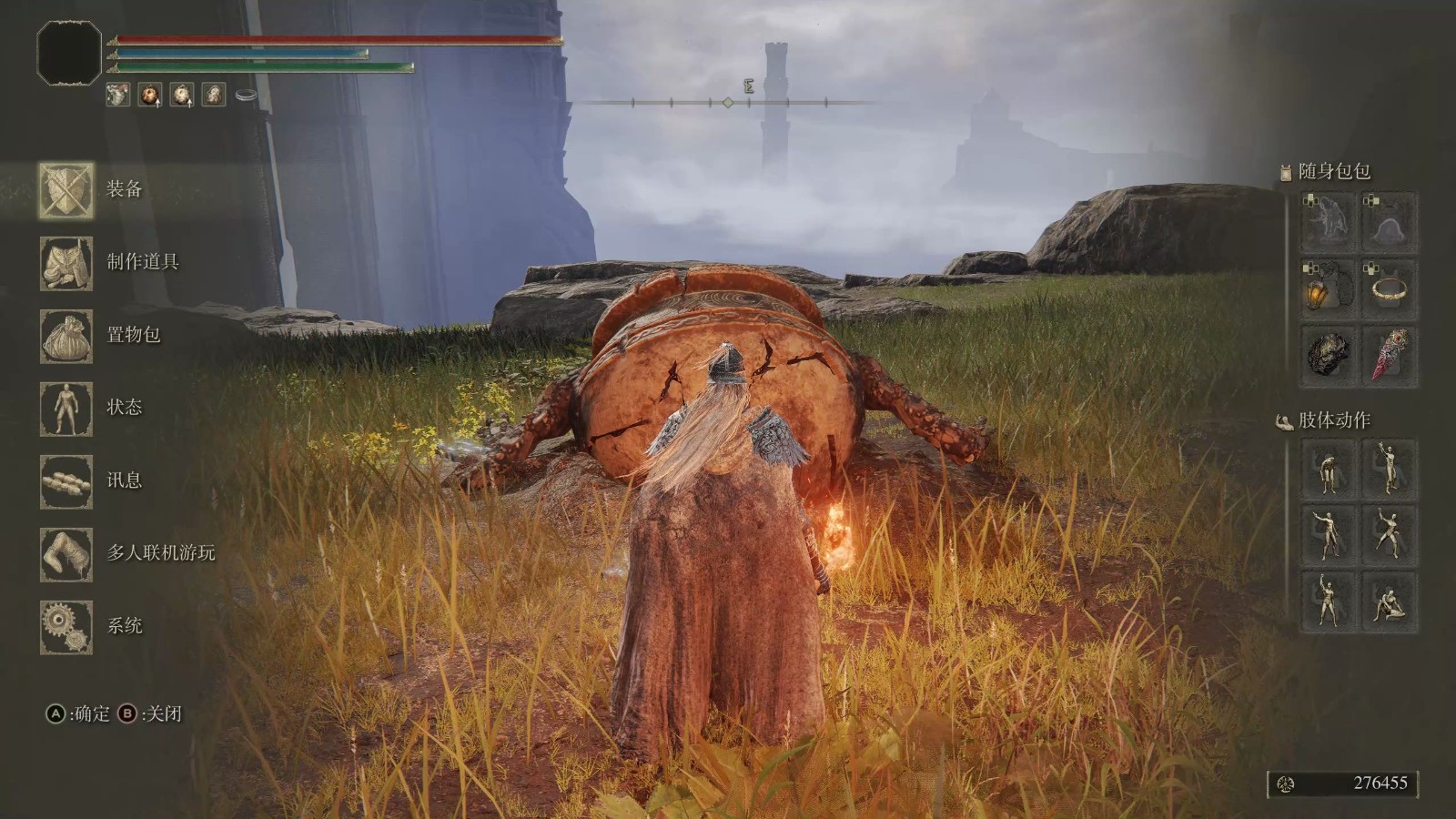1456x819 pixels.
Task: Select the golden ring whistle pouch slot
Action: coord(1390,289)
